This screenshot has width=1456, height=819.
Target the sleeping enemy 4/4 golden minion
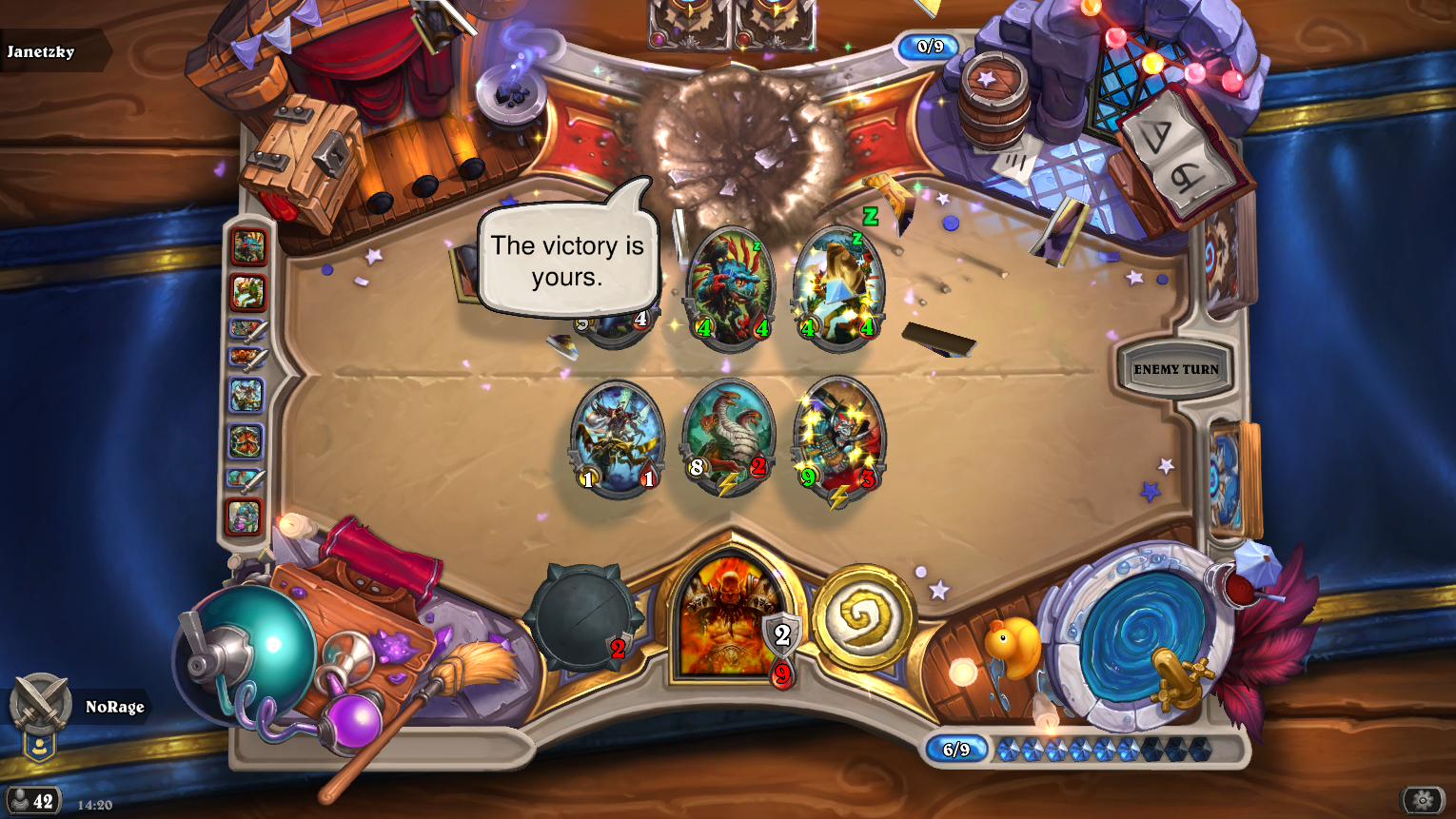tap(838, 285)
